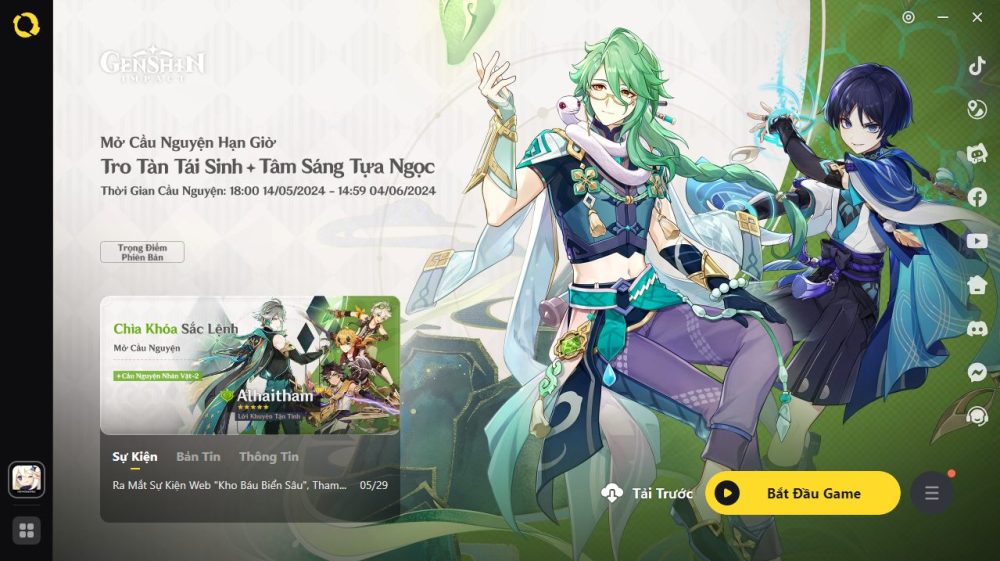This screenshot has height=561, width=1000.
Task: Visit the YouTube channel icon
Action: pyautogui.click(x=977, y=241)
